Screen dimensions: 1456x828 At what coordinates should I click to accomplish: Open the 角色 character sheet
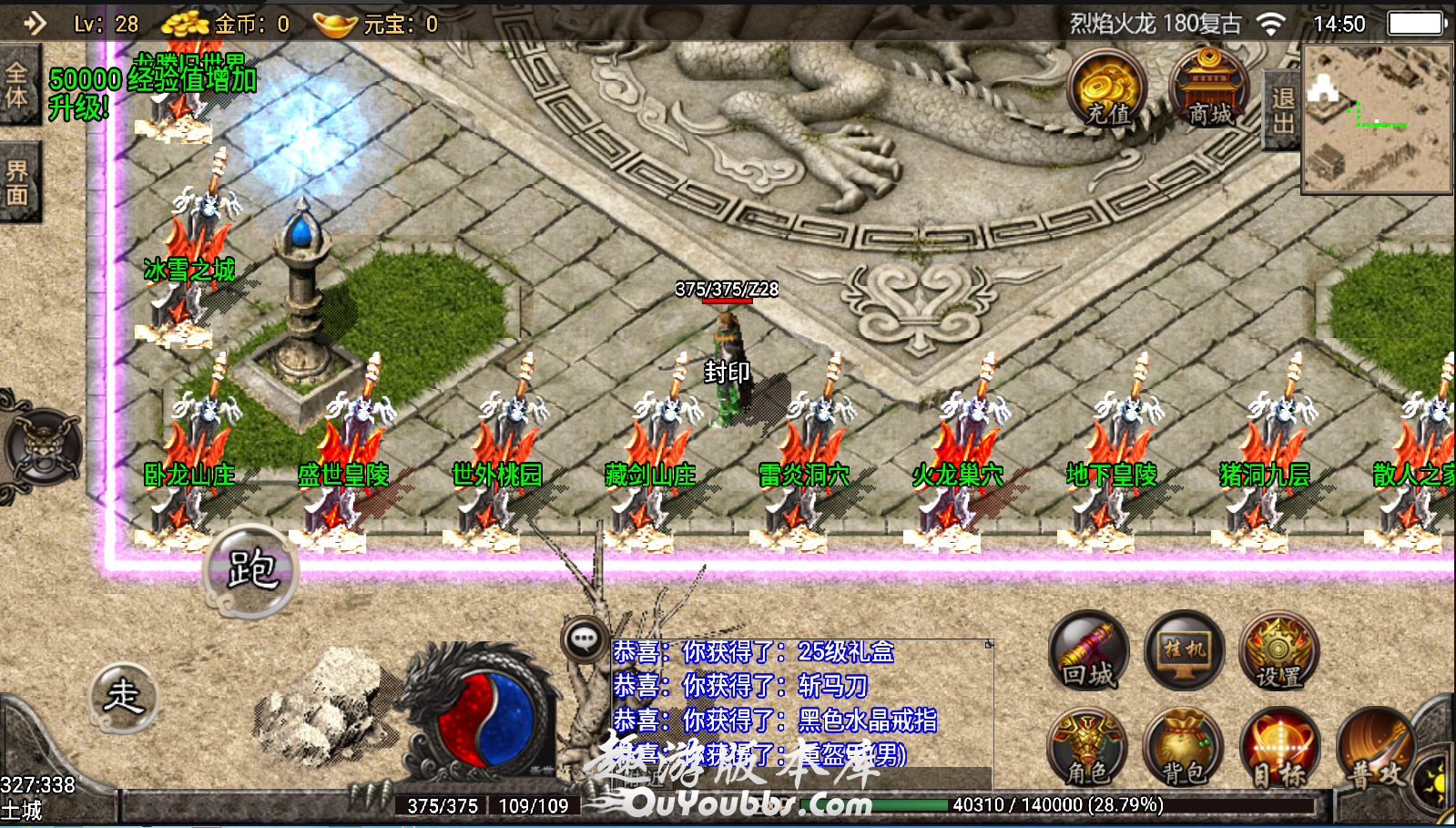click(1088, 749)
